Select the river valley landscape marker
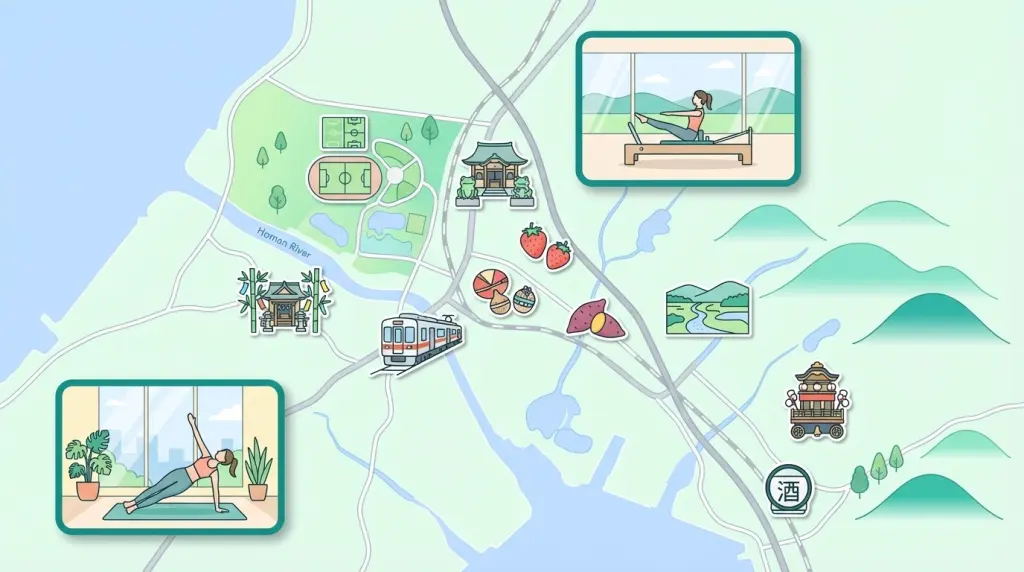 coord(708,308)
